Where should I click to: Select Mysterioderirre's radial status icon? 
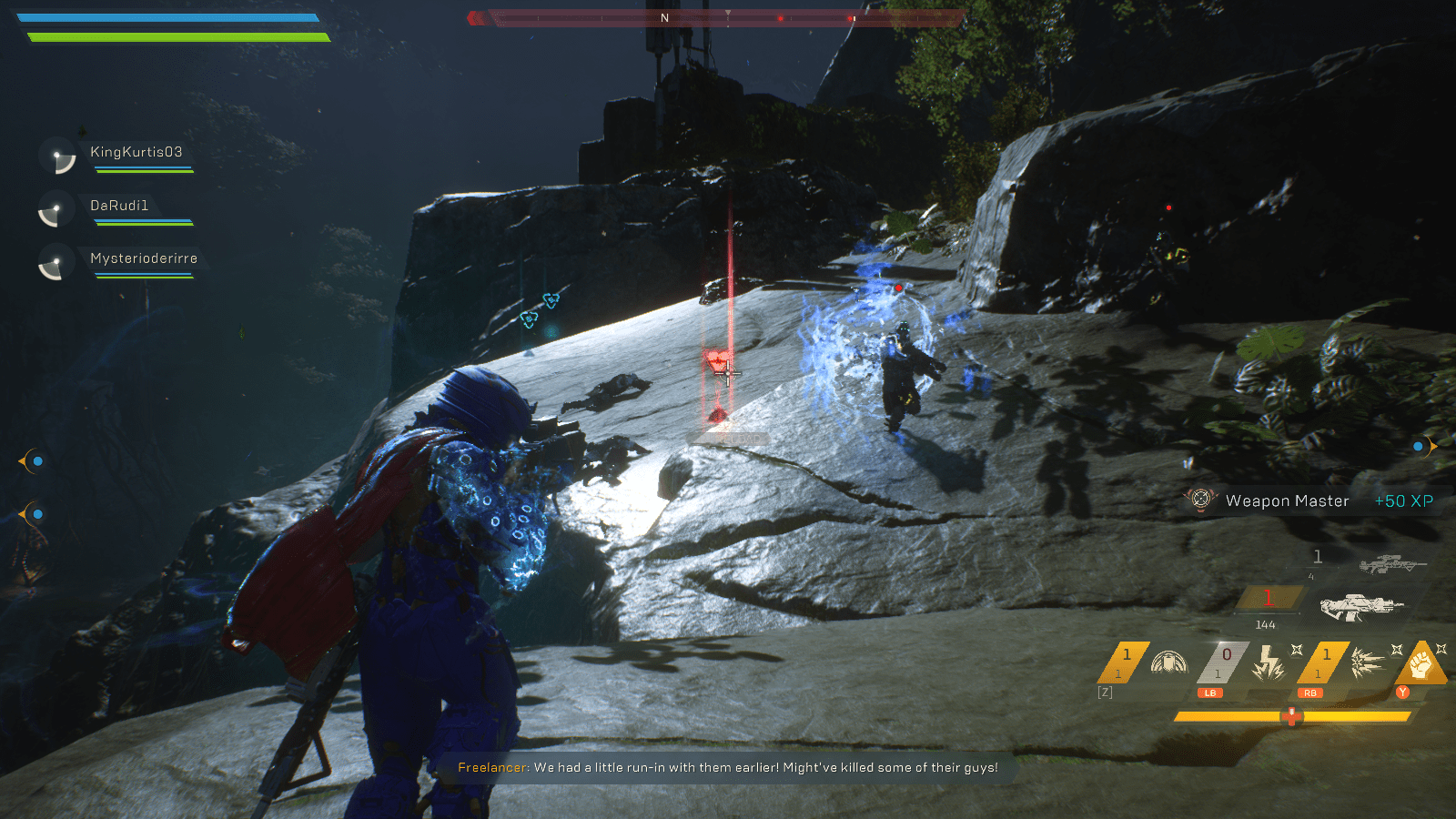tap(57, 264)
